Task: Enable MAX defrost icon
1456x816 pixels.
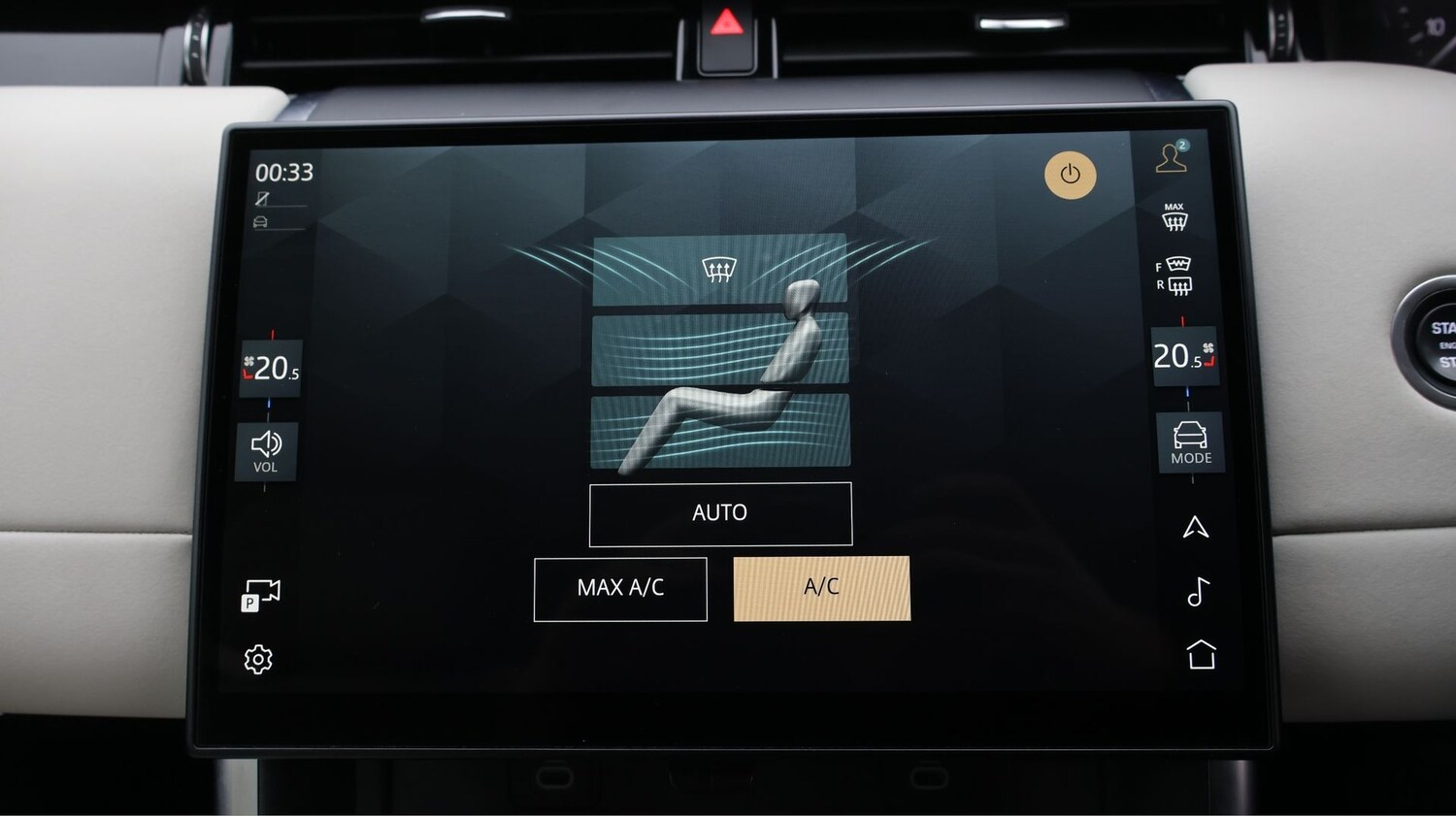Action: pos(1175,218)
